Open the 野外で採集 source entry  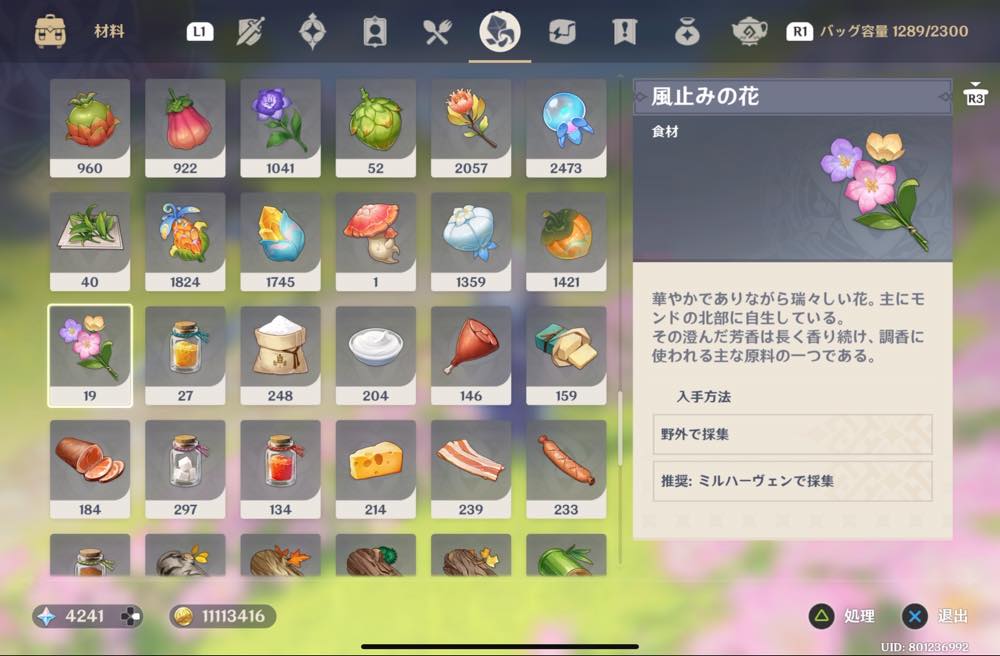coord(792,435)
